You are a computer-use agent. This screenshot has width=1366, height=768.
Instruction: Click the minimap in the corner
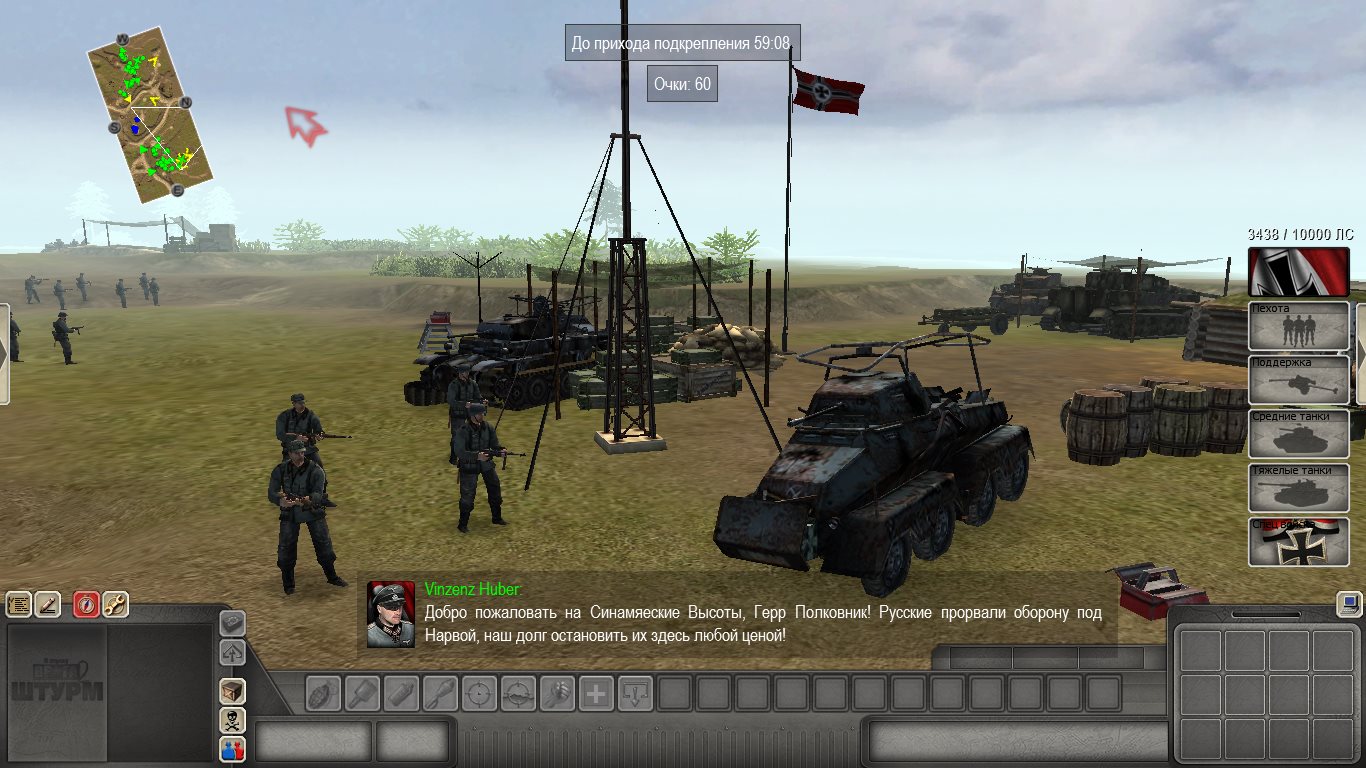[x=151, y=115]
